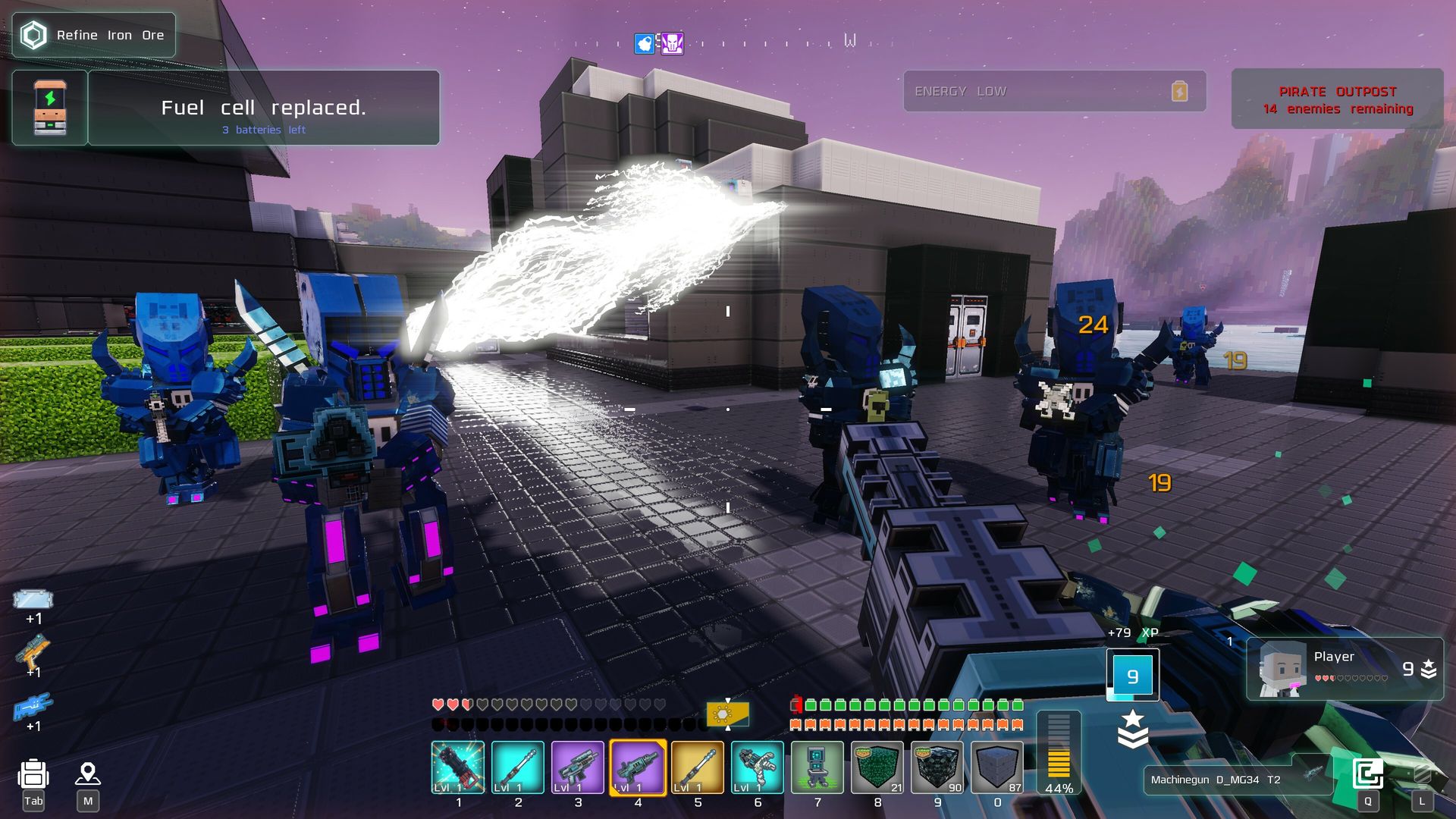Select the machinegun in hotbar slot 1
The height and width of the screenshot is (819, 1456).
(458, 767)
